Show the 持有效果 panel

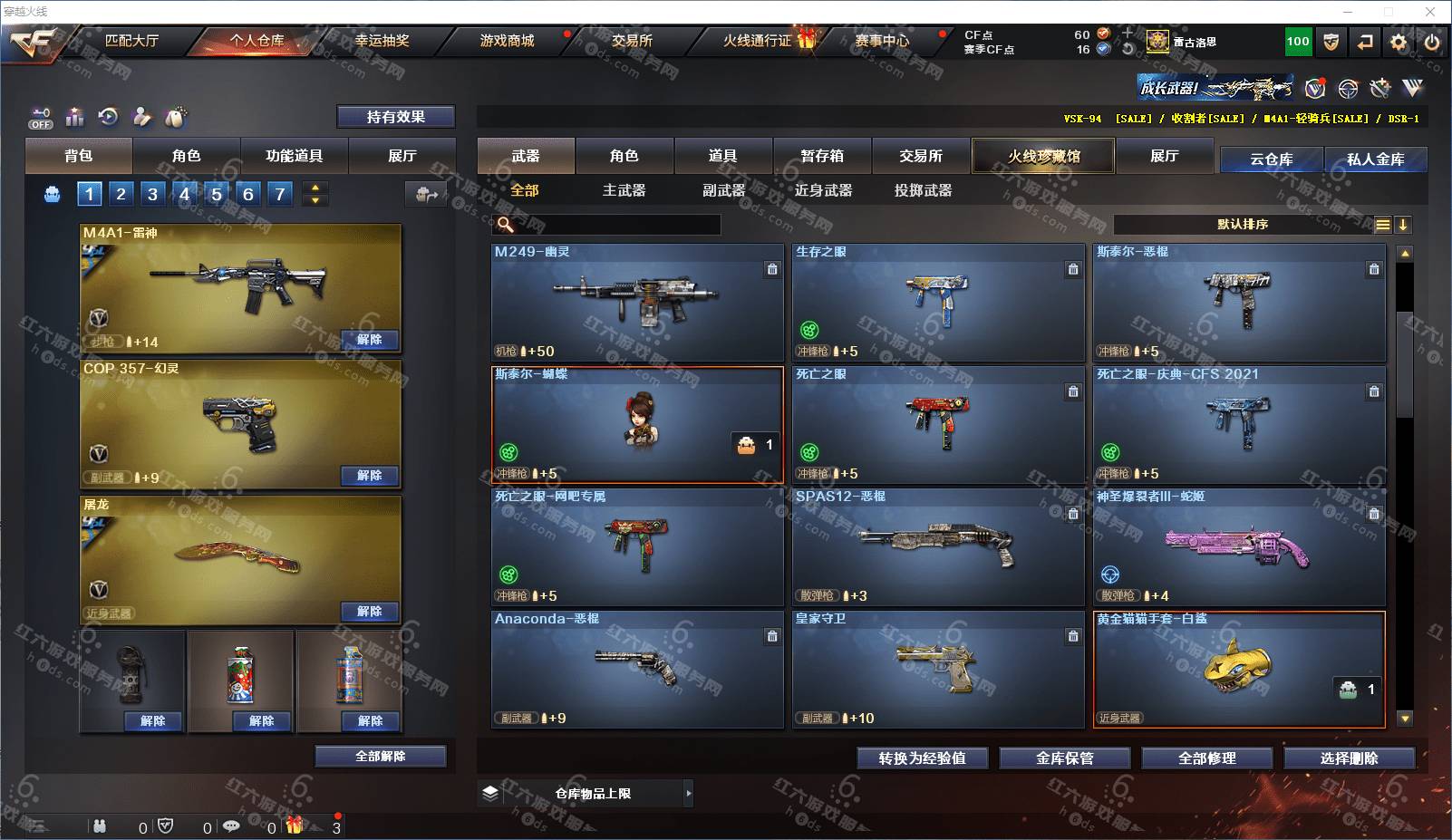pyautogui.click(x=395, y=117)
